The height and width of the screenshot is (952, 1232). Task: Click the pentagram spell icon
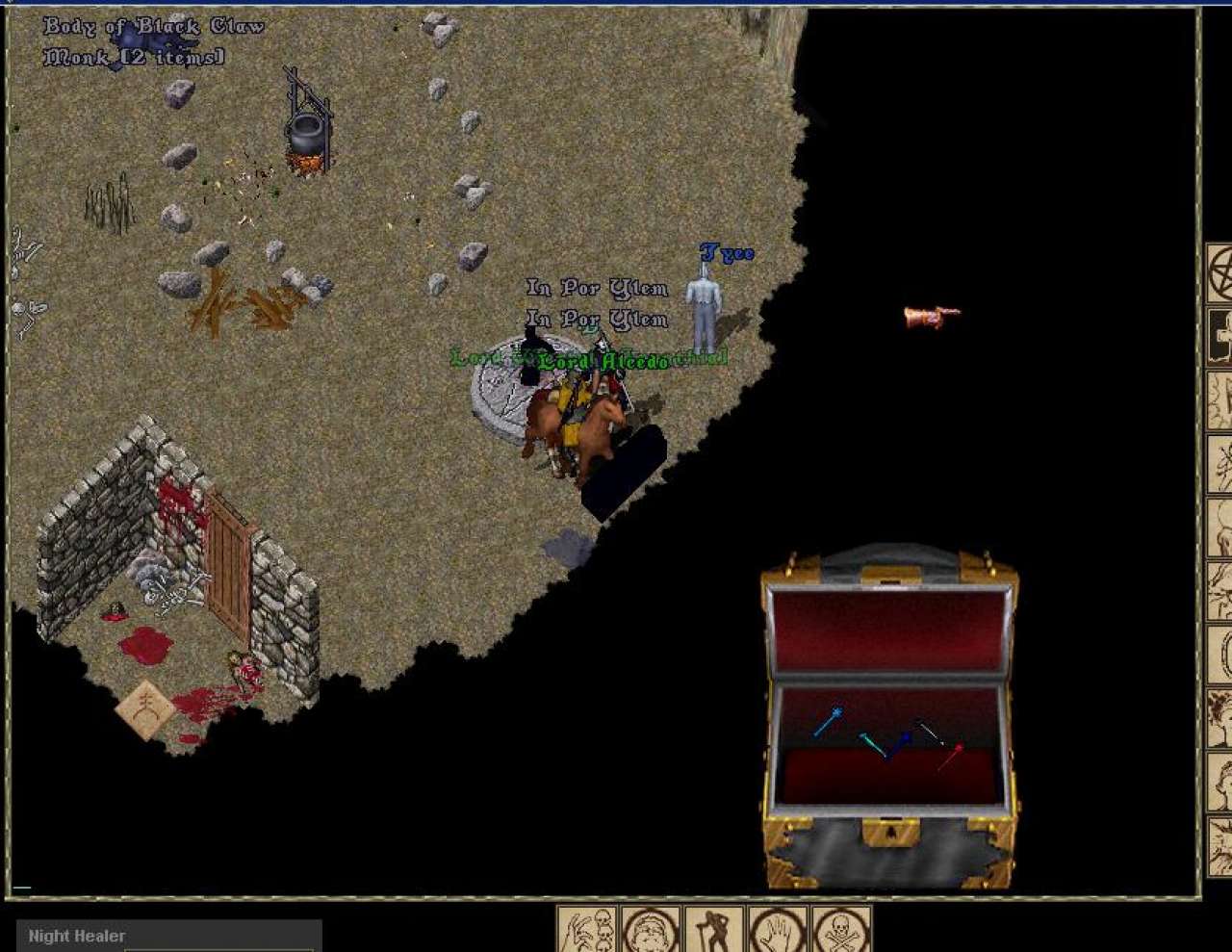click(1220, 272)
